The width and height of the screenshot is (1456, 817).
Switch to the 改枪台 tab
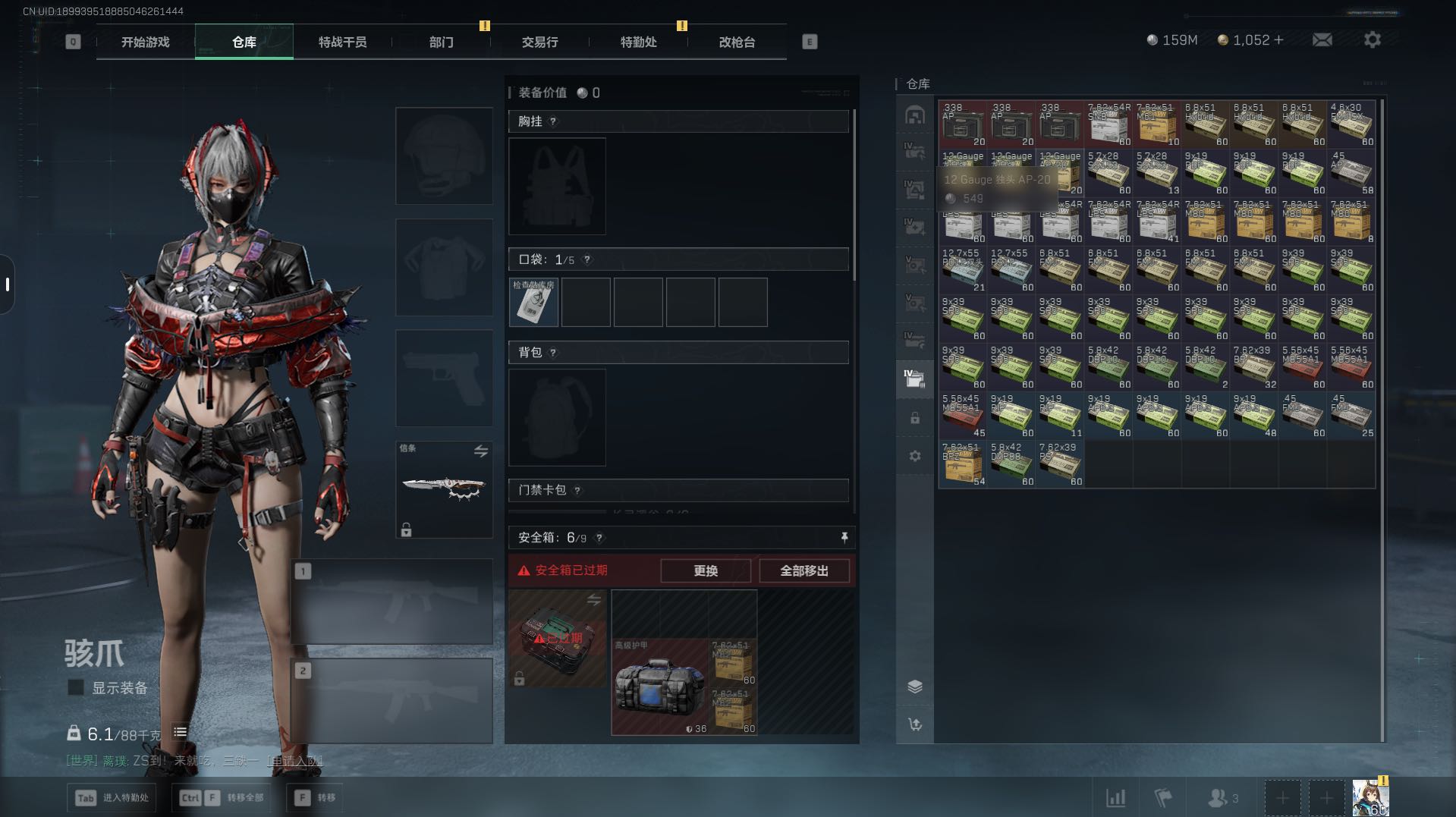click(x=737, y=42)
